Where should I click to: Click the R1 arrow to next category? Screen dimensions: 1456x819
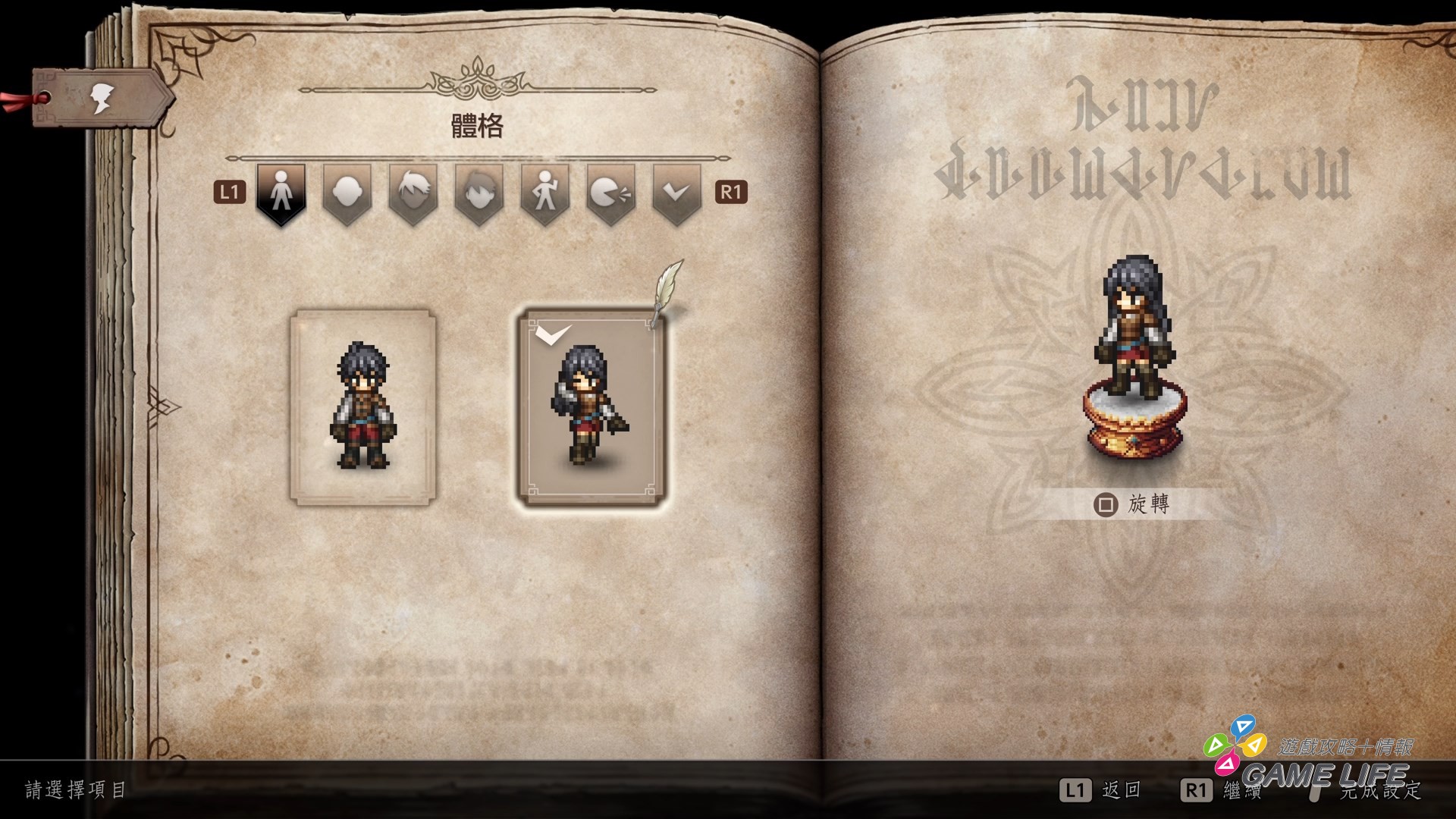pyautogui.click(x=732, y=190)
